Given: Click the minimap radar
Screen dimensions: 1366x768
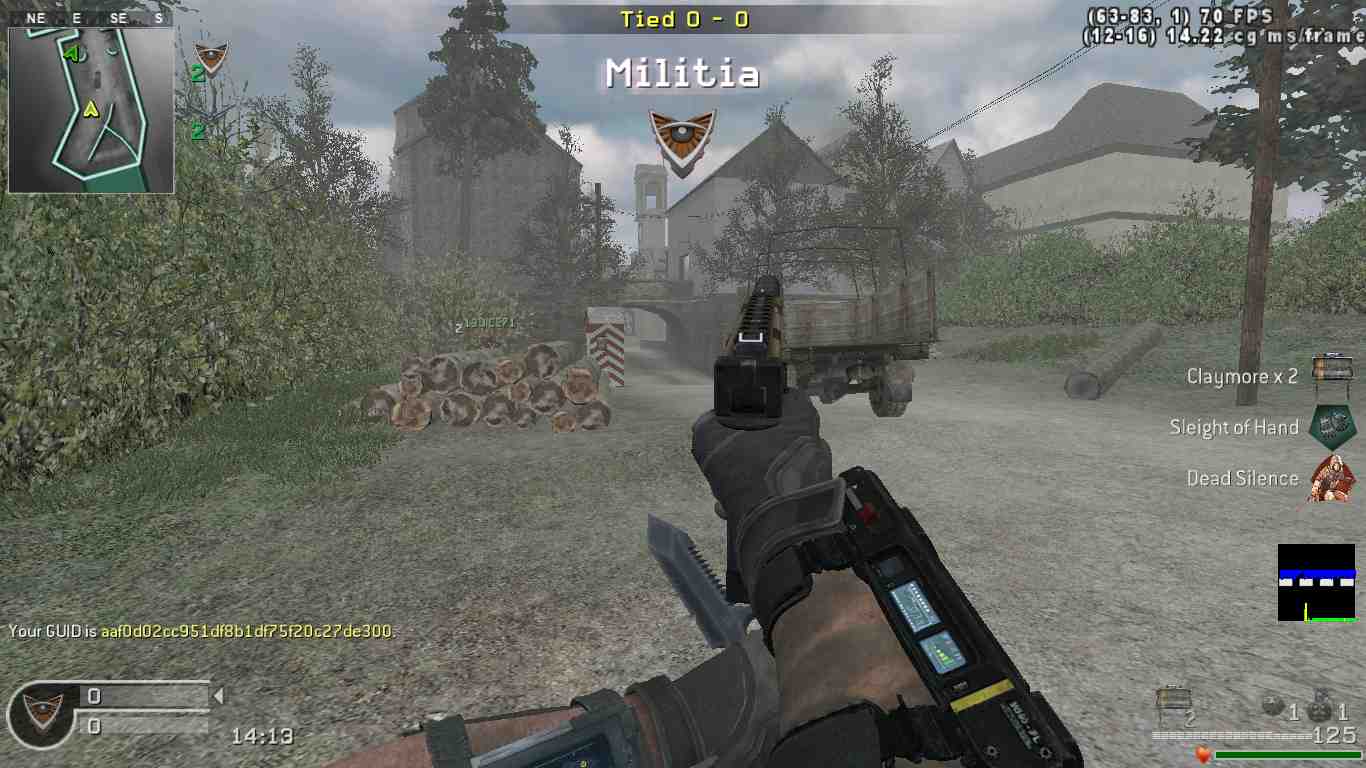Looking at the screenshot, I should coord(91,110).
